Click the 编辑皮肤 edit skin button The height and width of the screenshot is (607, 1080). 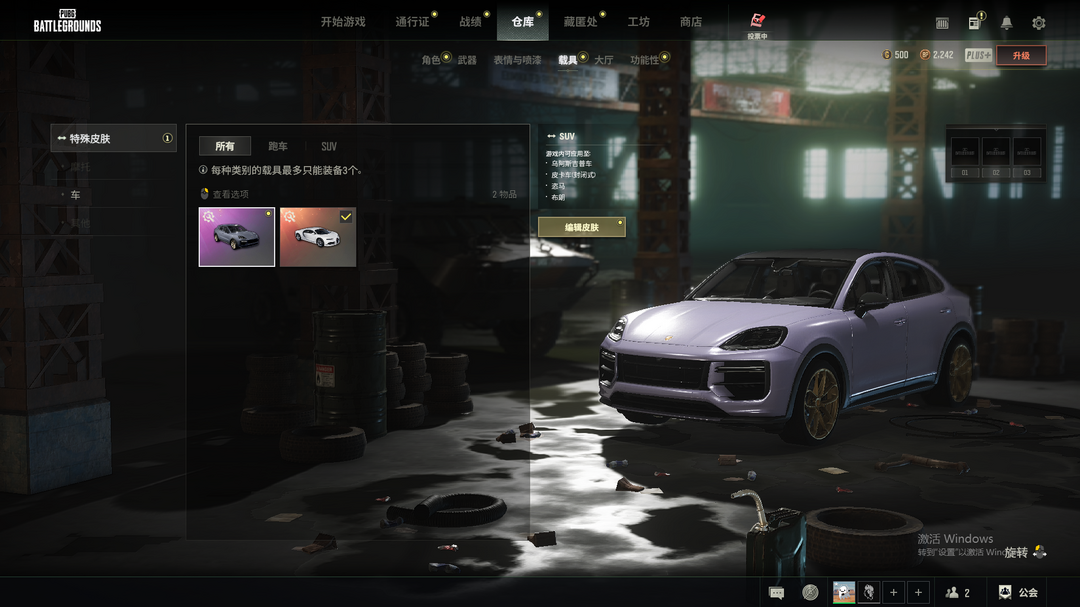pos(582,228)
